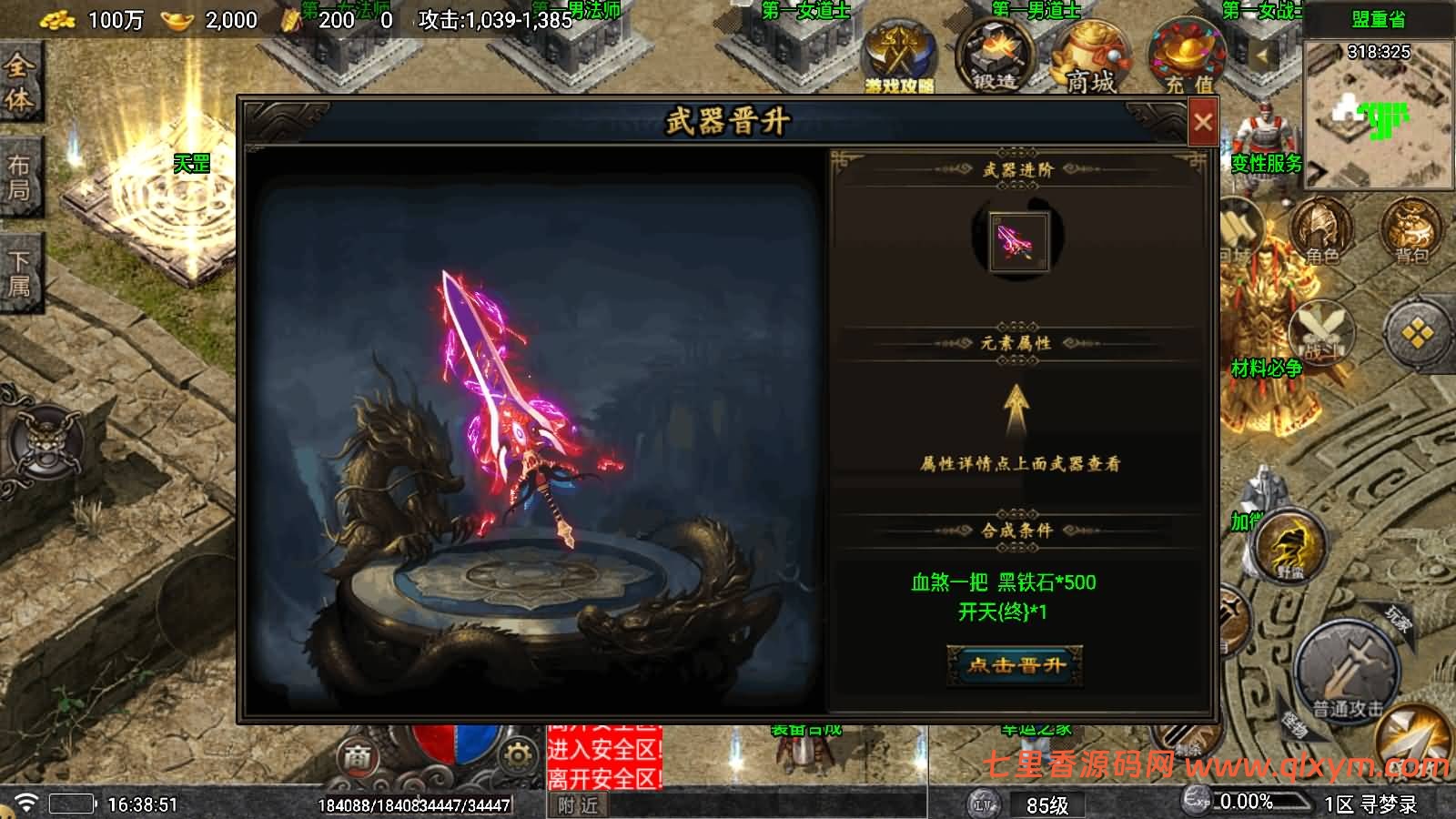Toggle attack target to 玩家 players
Viewport: 1456px width, 819px height.
click(1395, 616)
